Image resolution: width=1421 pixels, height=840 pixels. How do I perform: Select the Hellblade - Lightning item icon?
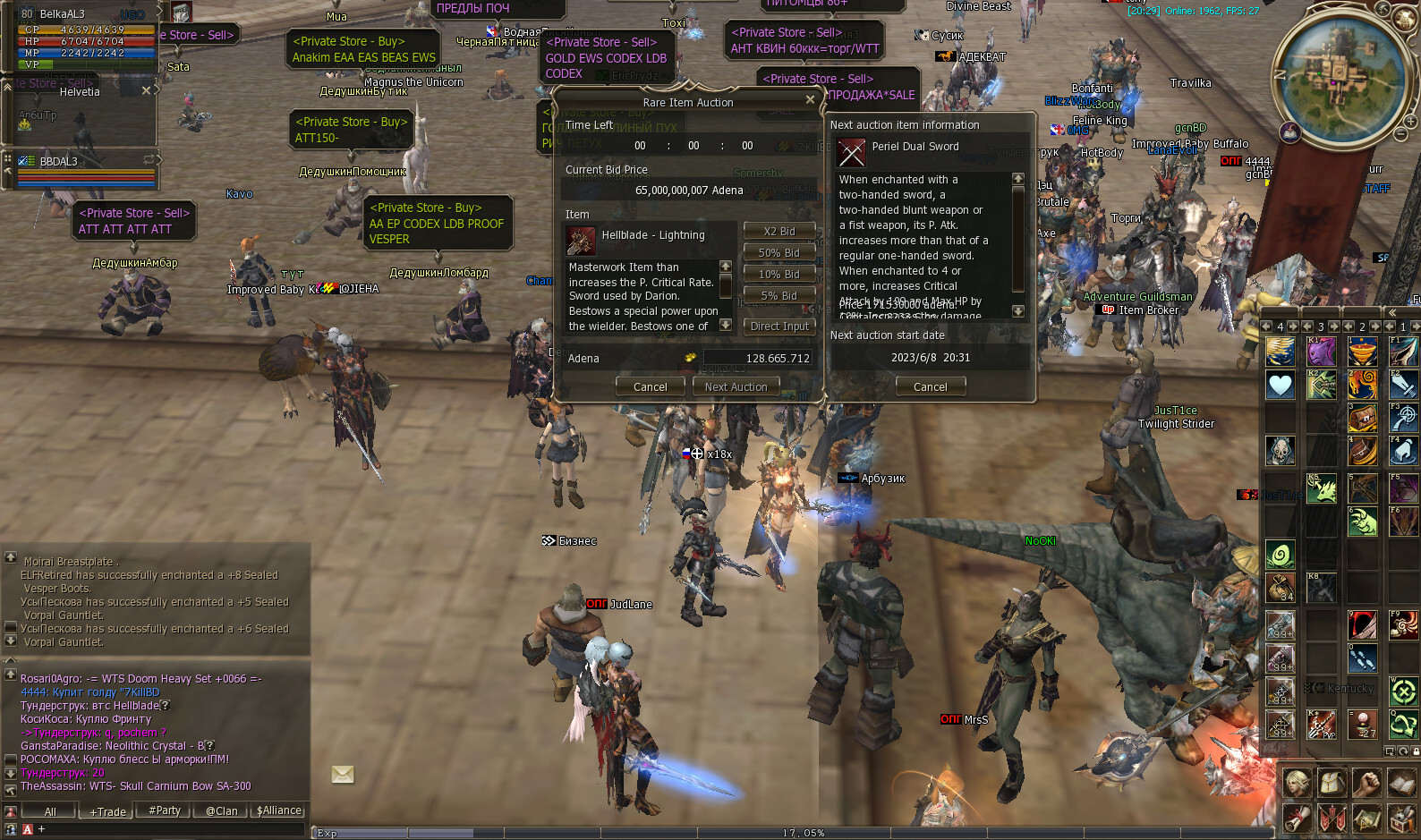pos(581,241)
